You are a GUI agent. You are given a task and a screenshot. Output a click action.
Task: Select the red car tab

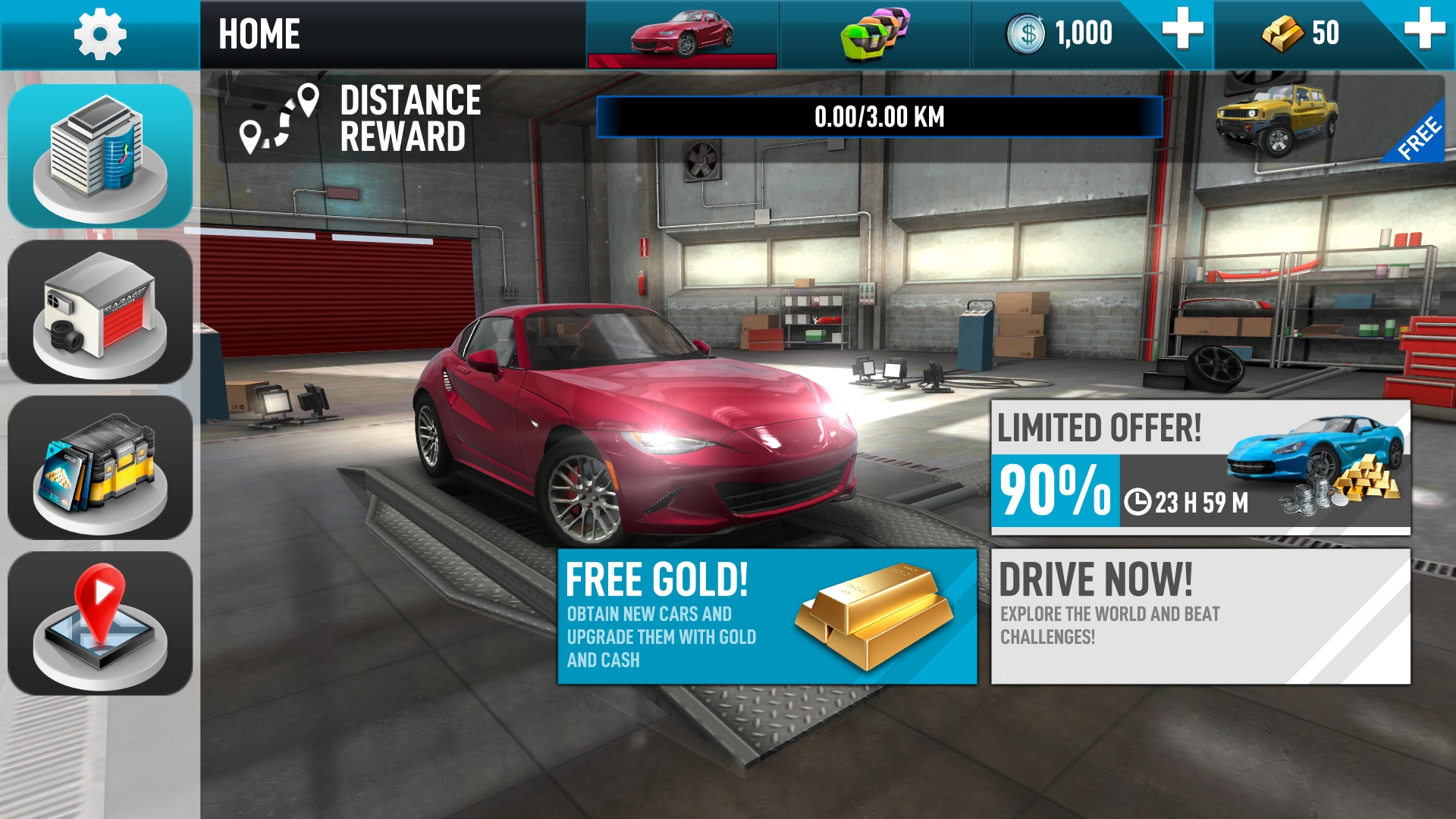(682, 34)
